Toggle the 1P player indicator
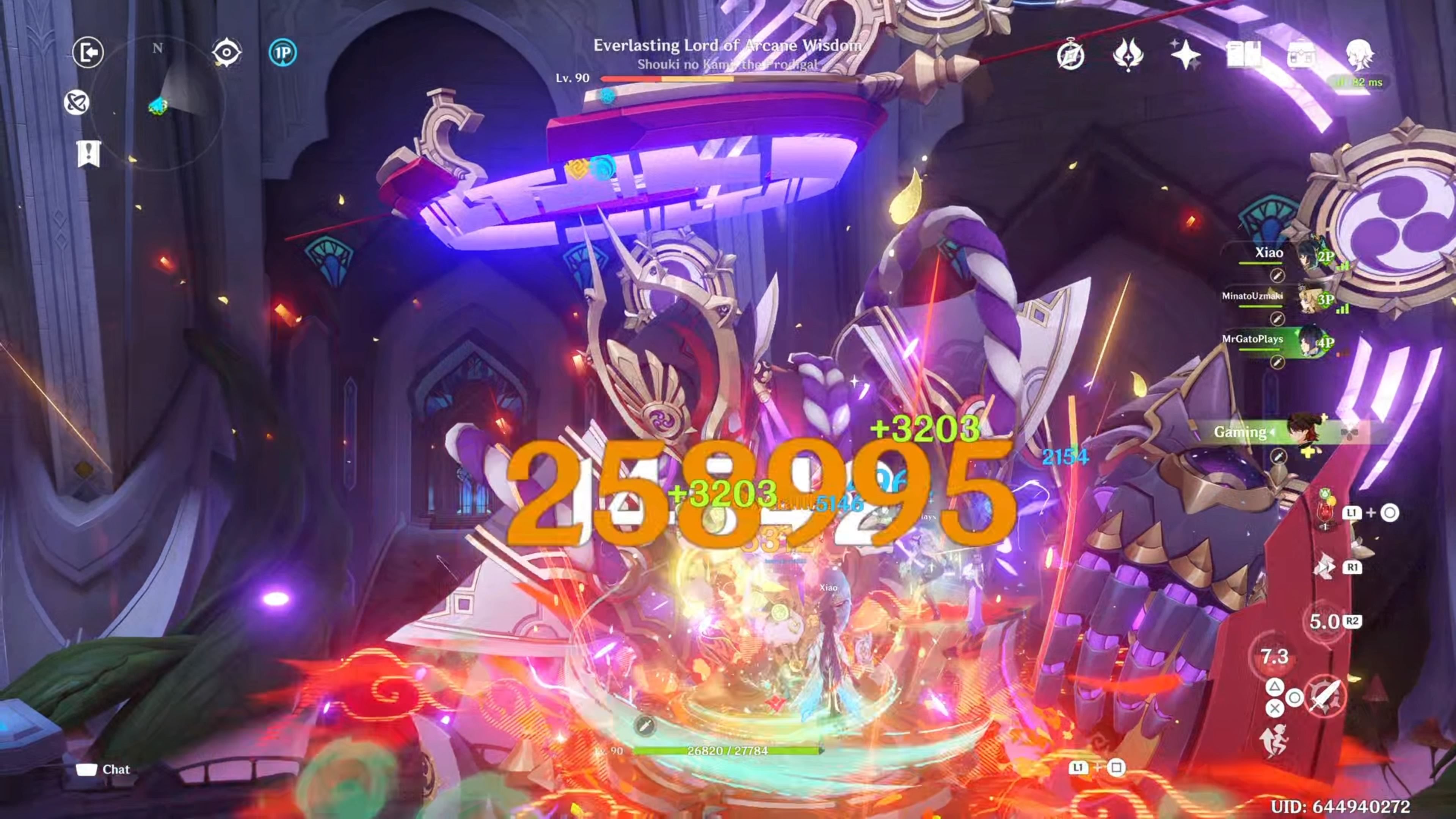This screenshot has height=819, width=1456. coord(286,52)
